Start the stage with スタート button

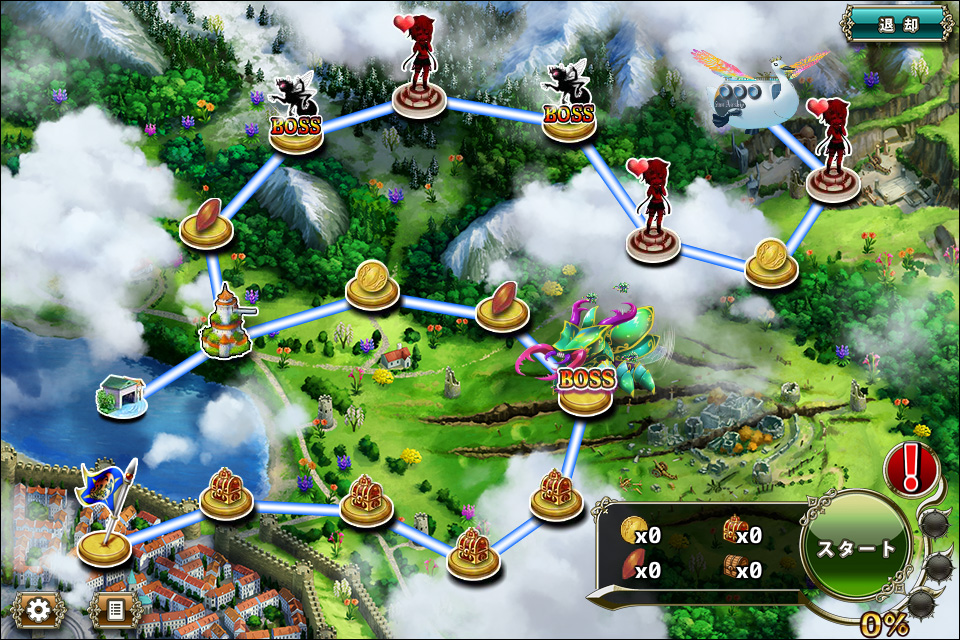pos(856,549)
